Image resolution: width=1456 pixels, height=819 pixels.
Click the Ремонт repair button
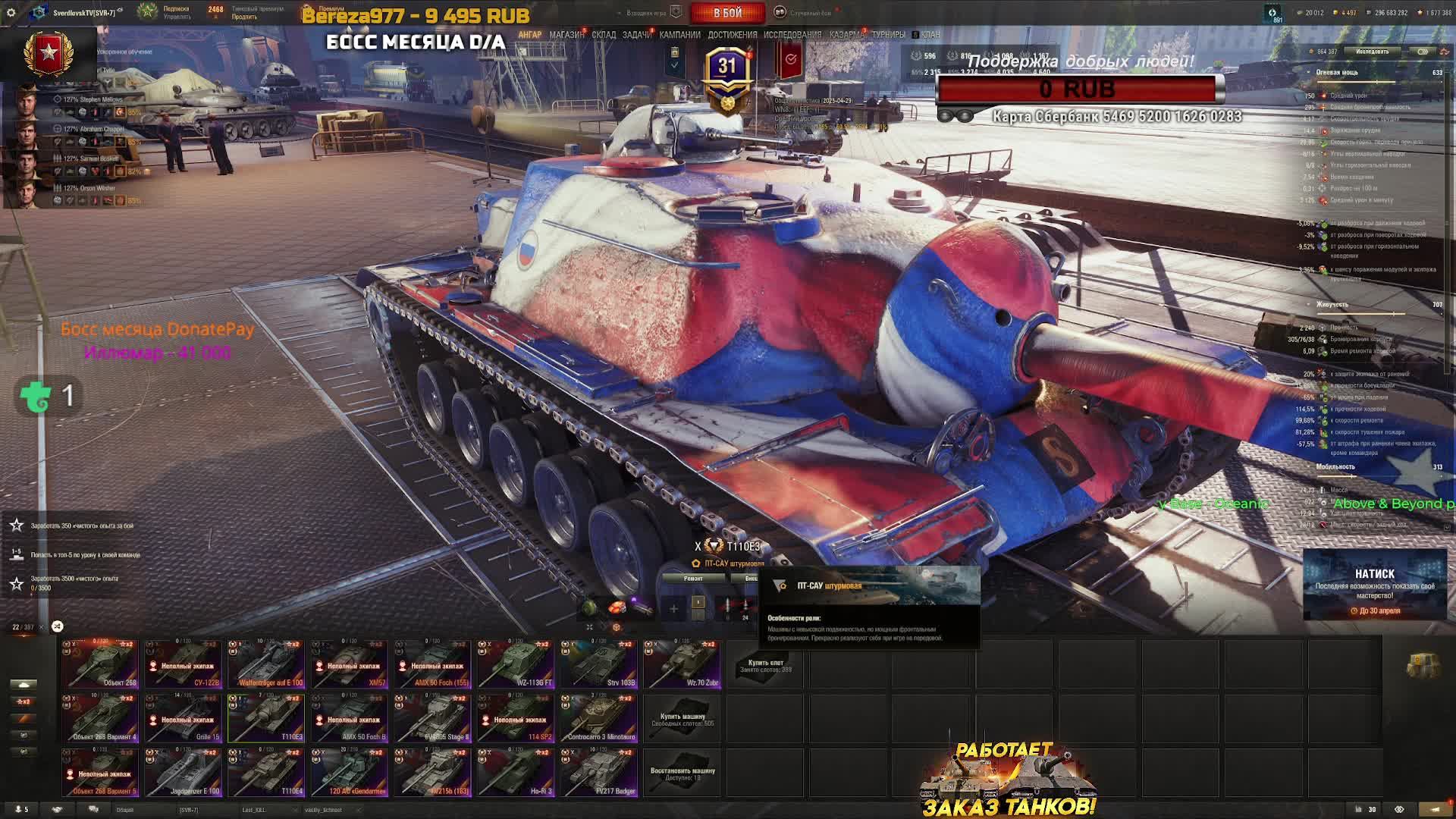[693, 579]
